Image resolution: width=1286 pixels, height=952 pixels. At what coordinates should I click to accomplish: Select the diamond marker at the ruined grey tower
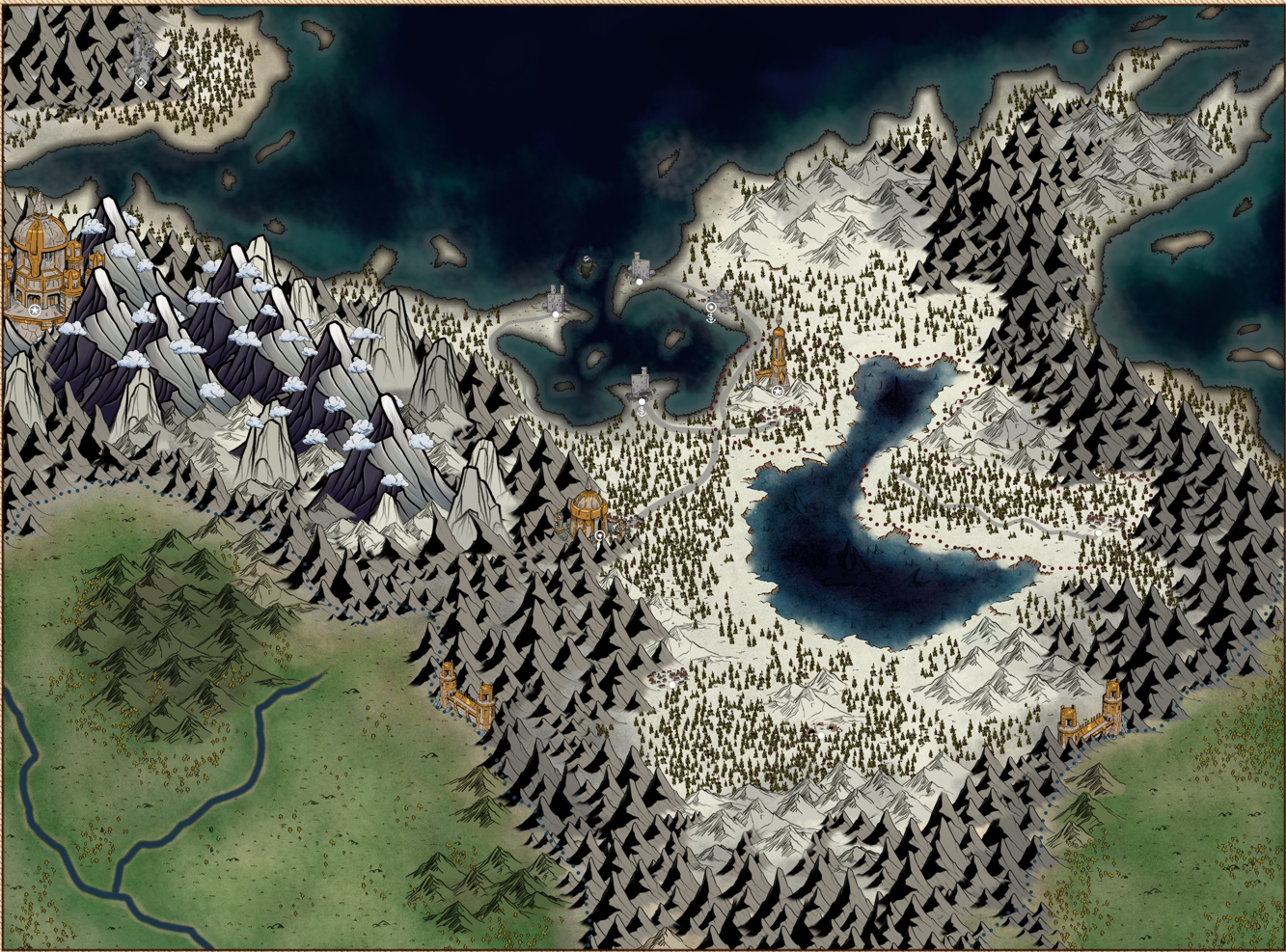pos(141,84)
